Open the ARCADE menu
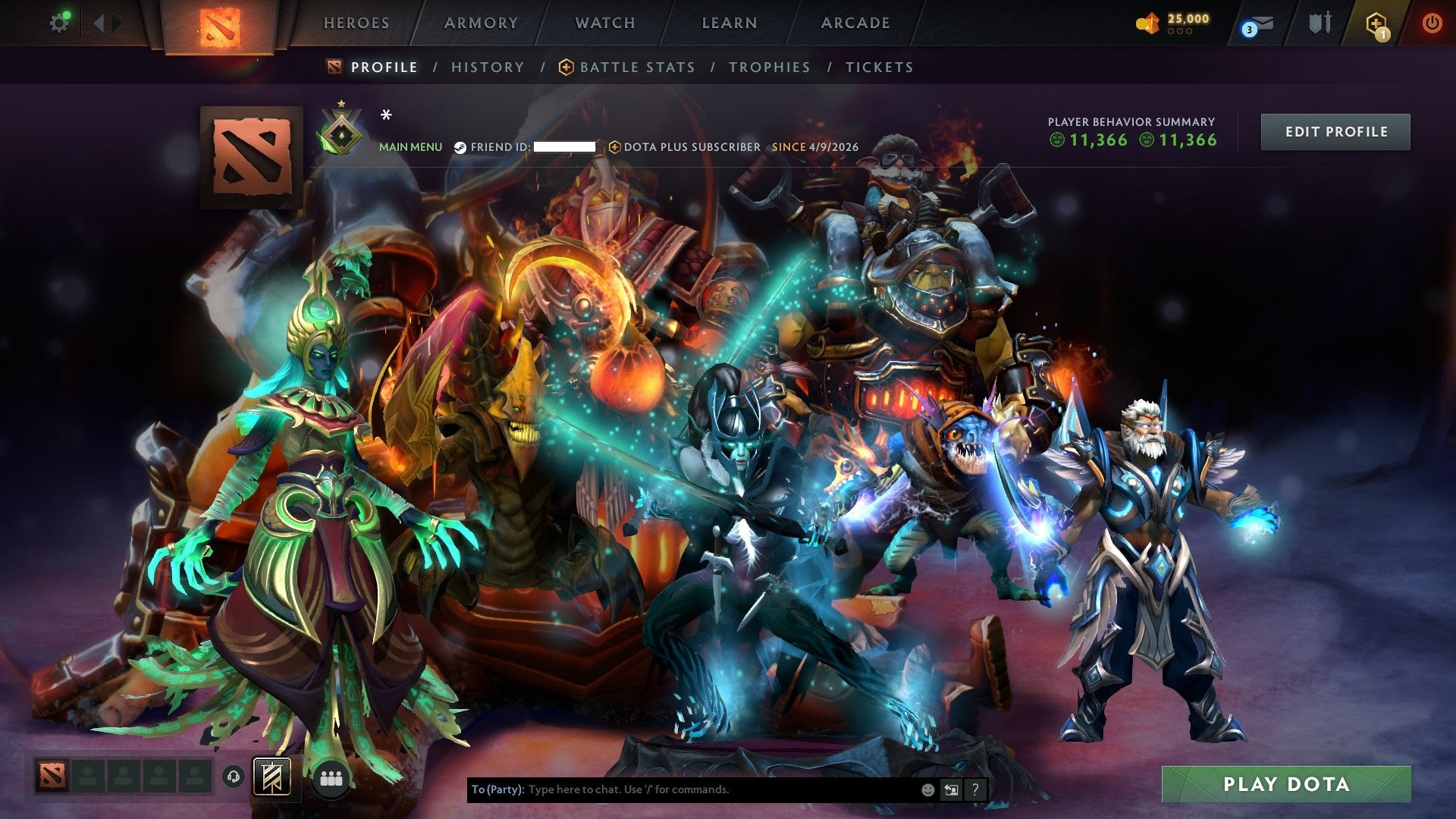This screenshot has width=1456, height=819. click(x=855, y=23)
